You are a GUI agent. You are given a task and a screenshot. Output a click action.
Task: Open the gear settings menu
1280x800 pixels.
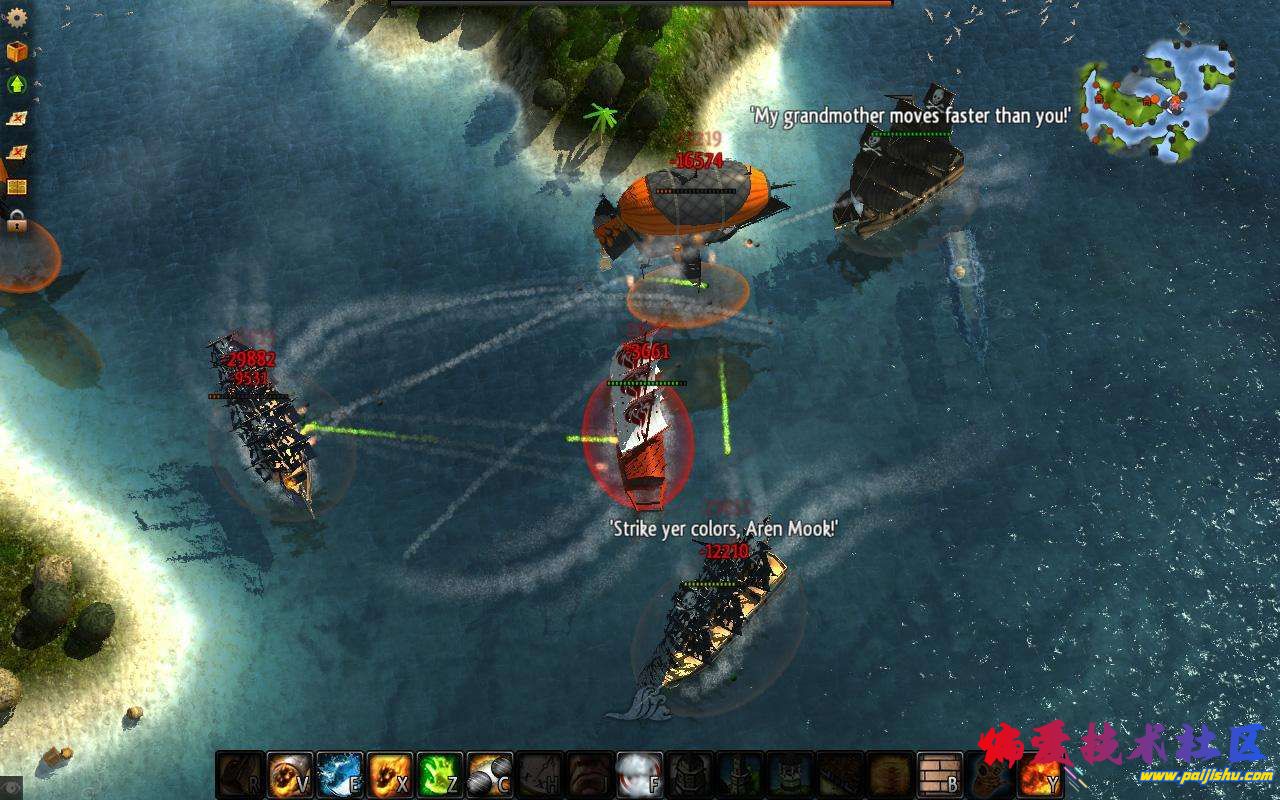pos(16,17)
